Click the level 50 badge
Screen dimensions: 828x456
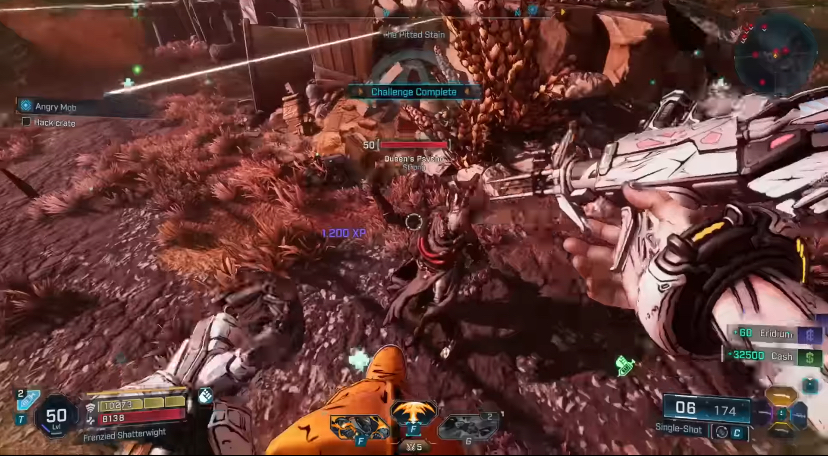click(x=56, y=417)
